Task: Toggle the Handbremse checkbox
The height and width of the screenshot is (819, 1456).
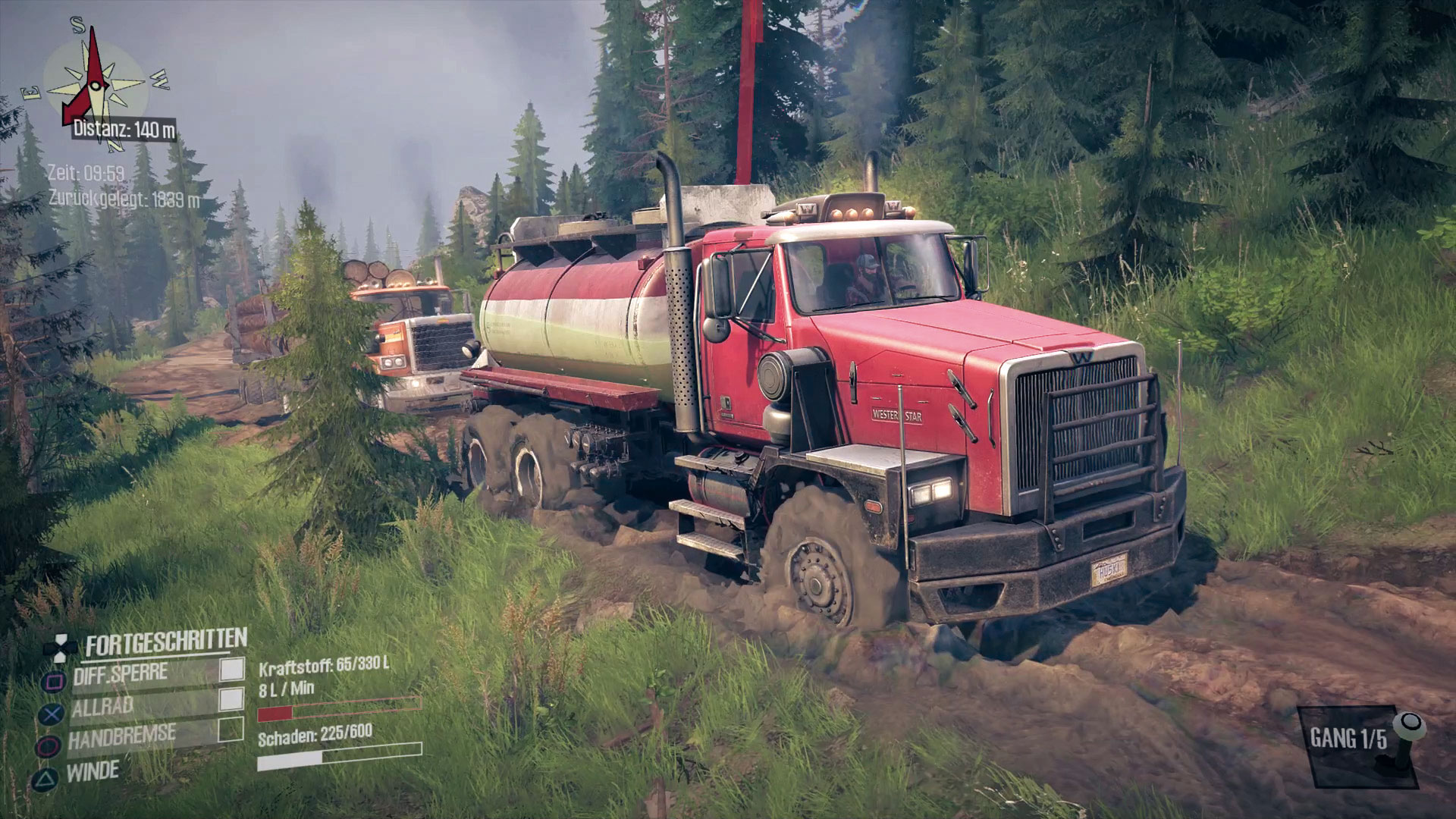Action: tap(231, 730)
